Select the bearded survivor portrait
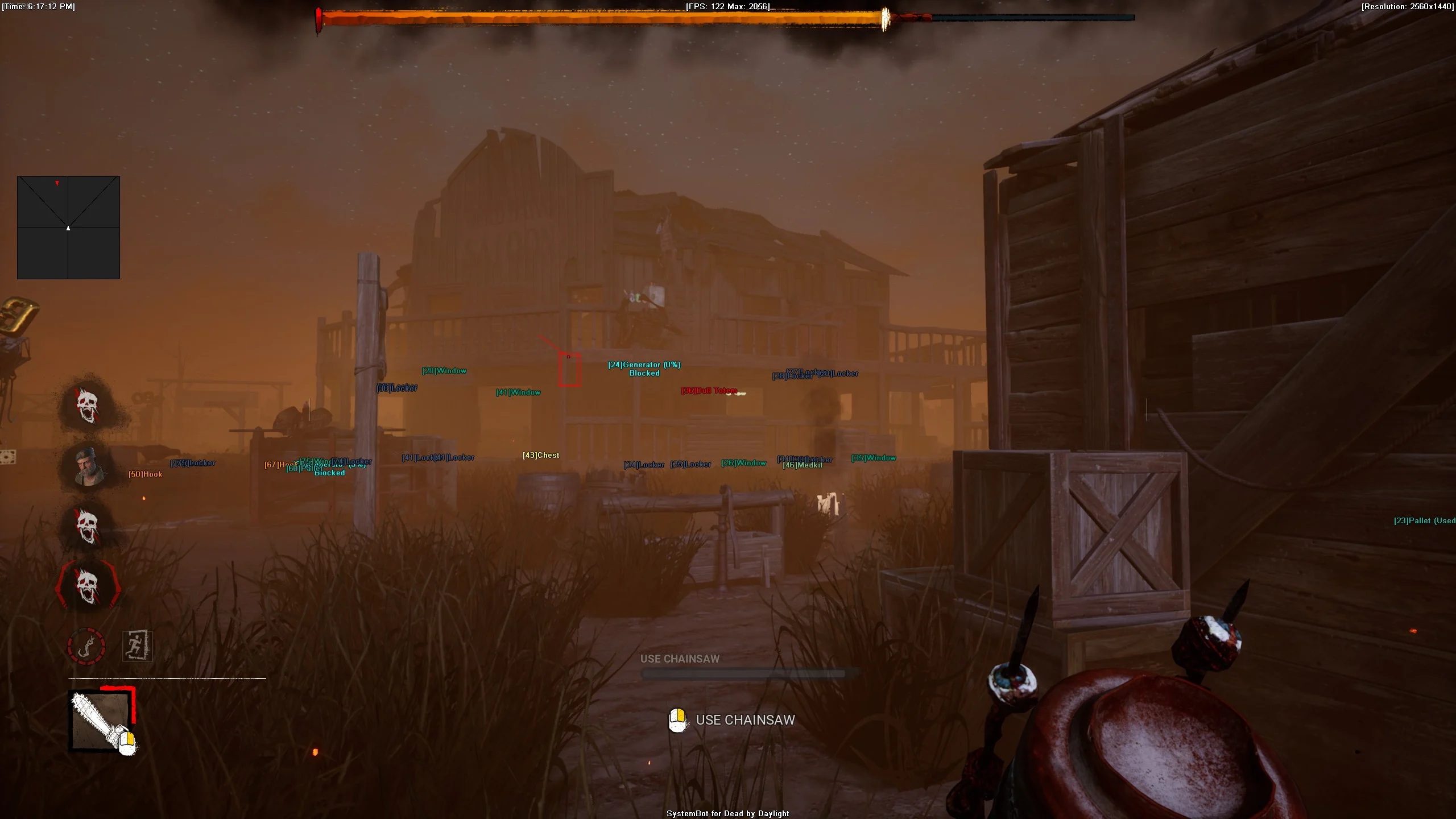Viewport: 1456px width, 819px height. [x=89, y=466]
